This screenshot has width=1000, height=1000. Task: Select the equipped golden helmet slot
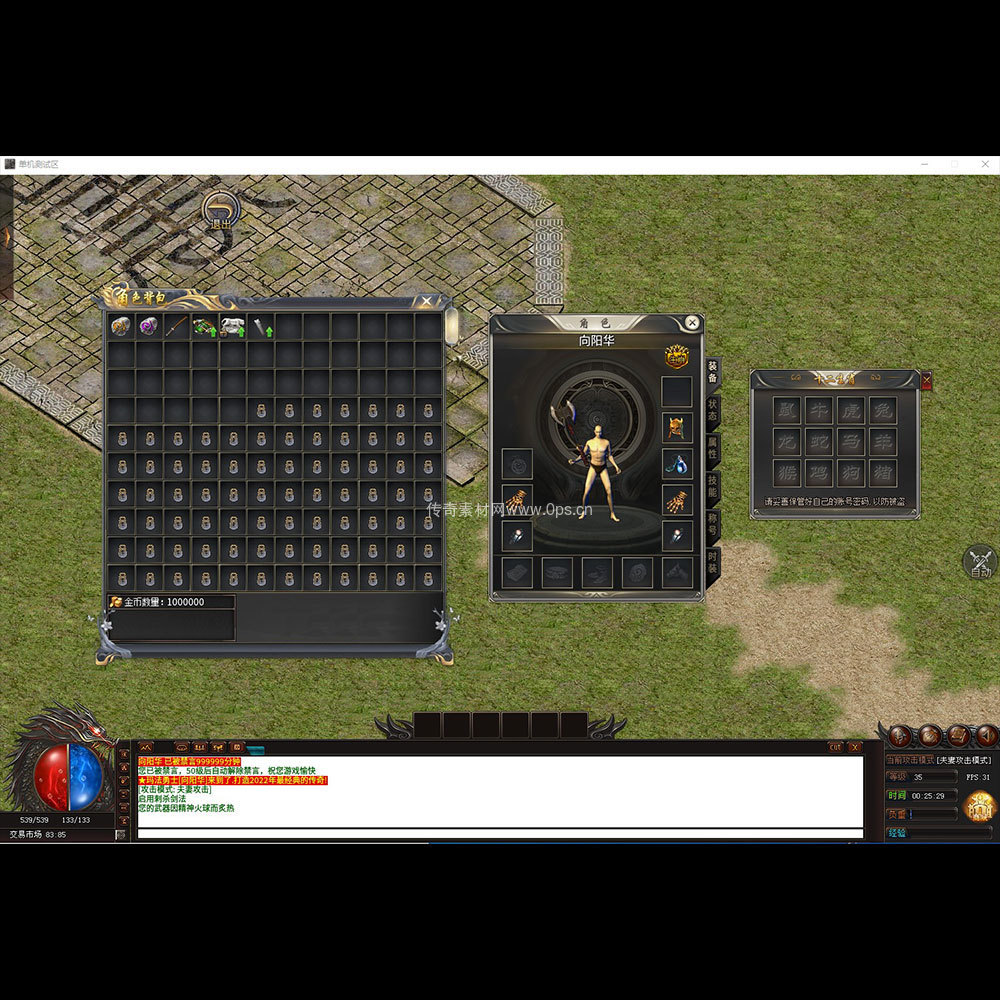(x=677, y=428)
